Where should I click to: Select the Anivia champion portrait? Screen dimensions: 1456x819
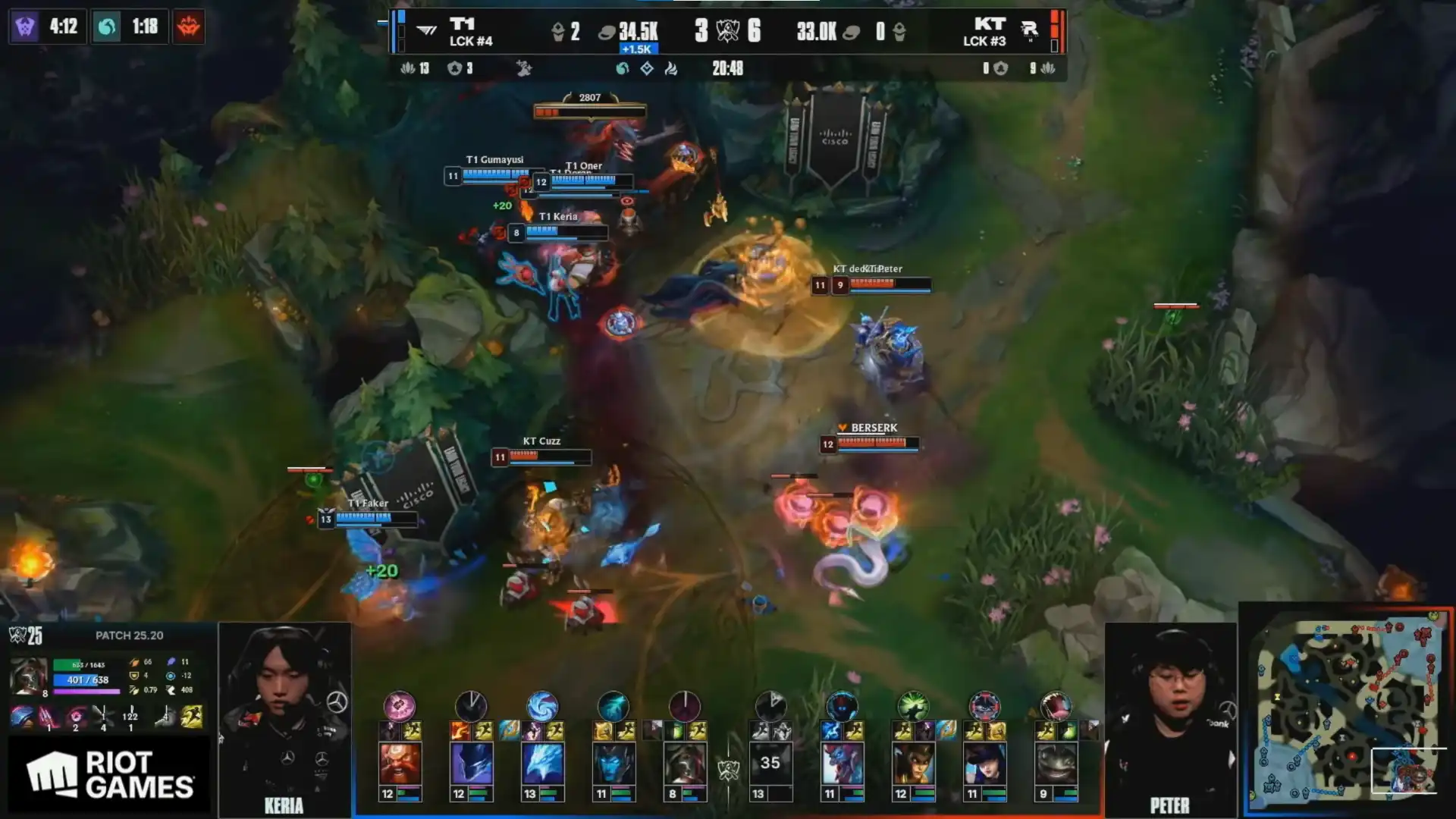[542, 764]
